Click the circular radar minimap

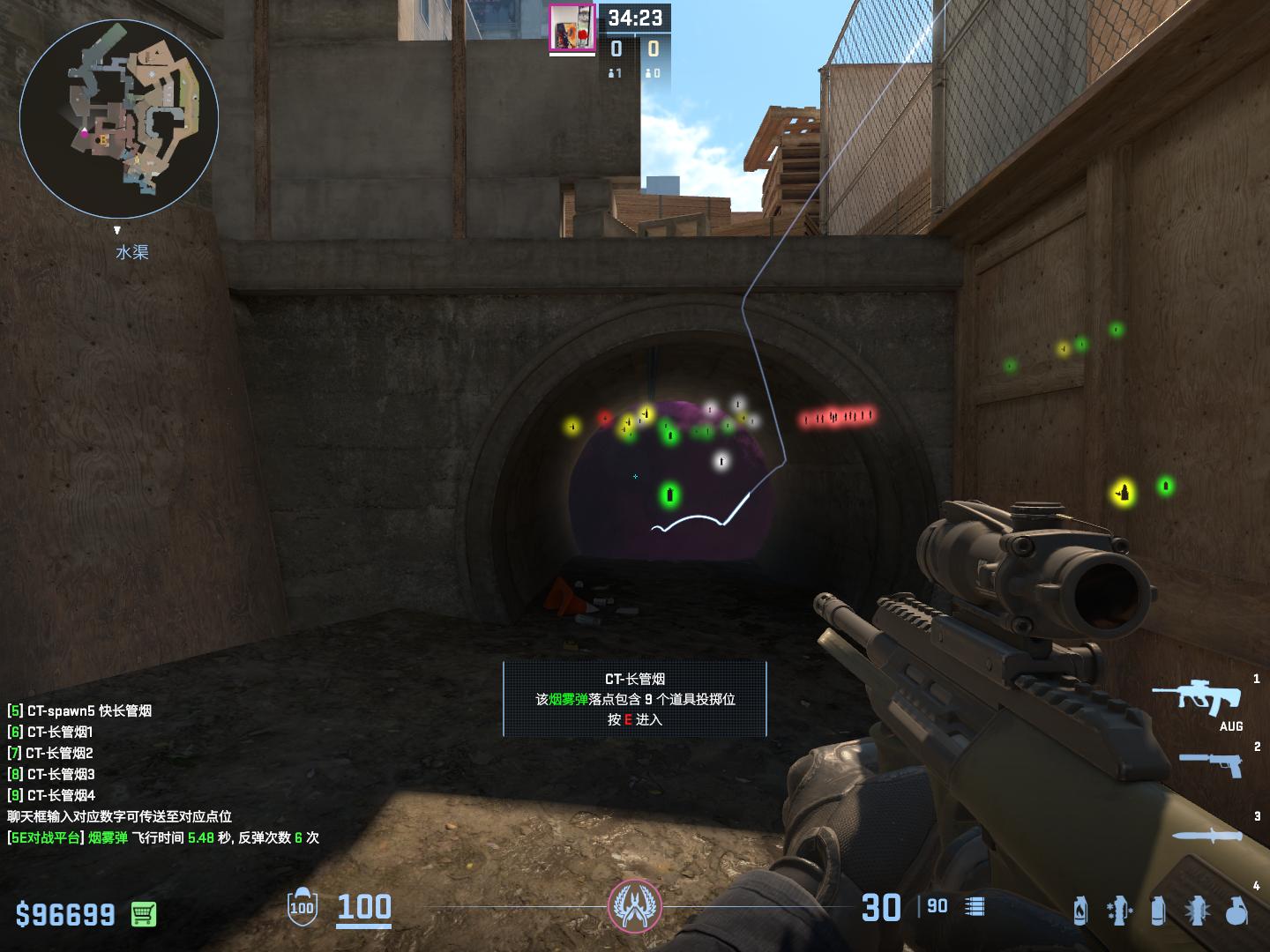[119, 119]
